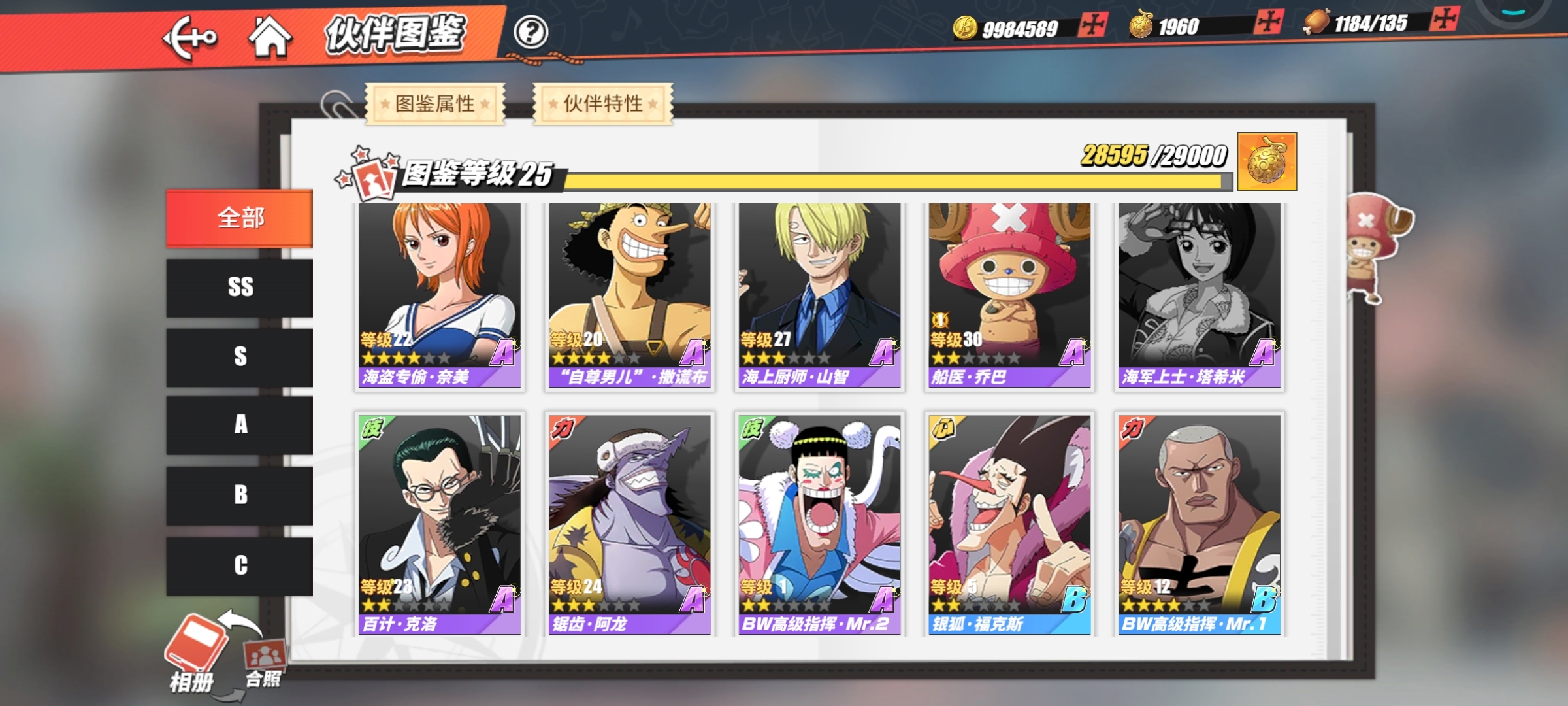The height and width of the screenshot is (706, 1568).
Task: Select the 全部 filter
Action: click(x=240, y=218)
